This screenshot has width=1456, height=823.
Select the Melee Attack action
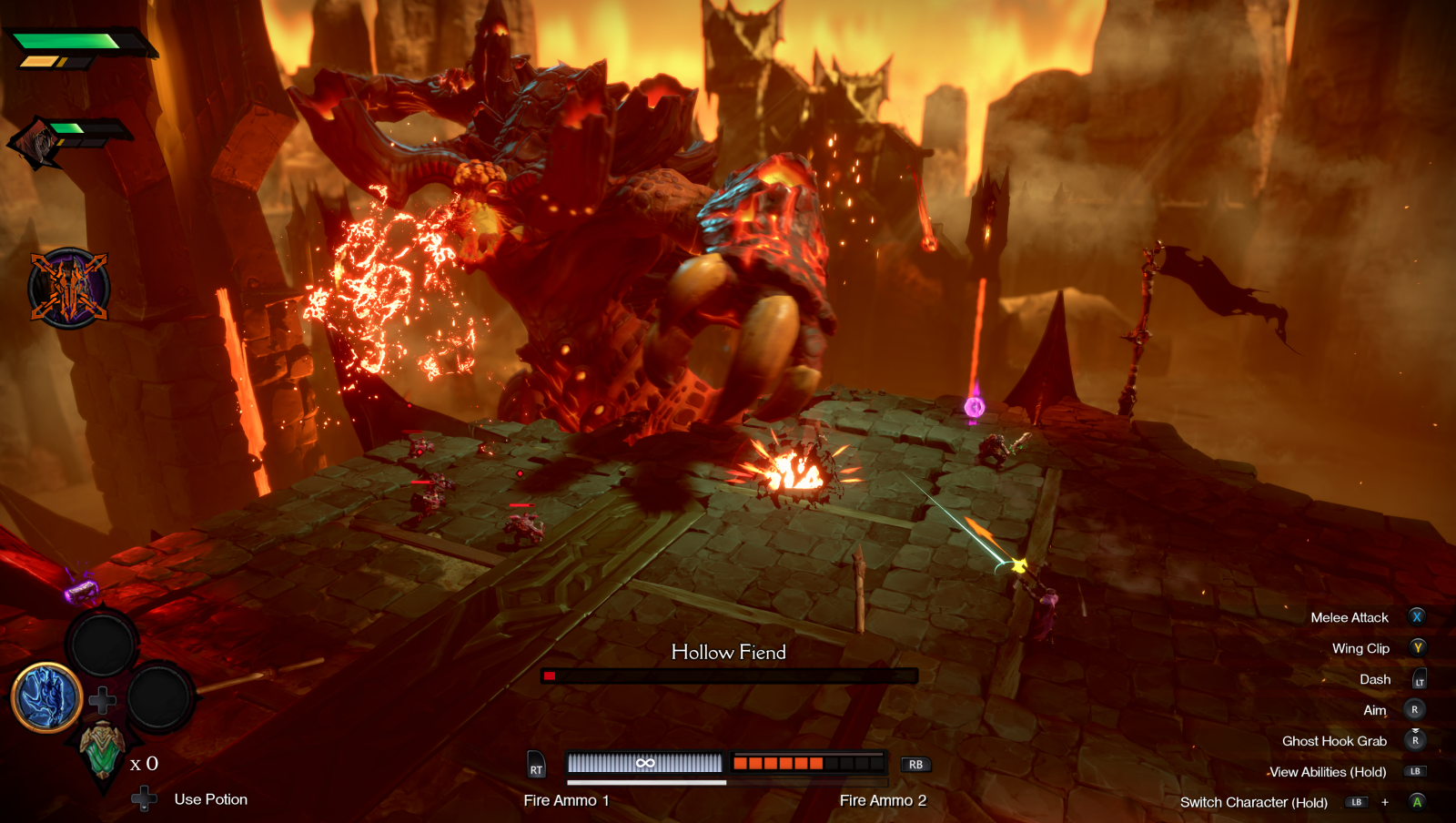click(1350, 617)
